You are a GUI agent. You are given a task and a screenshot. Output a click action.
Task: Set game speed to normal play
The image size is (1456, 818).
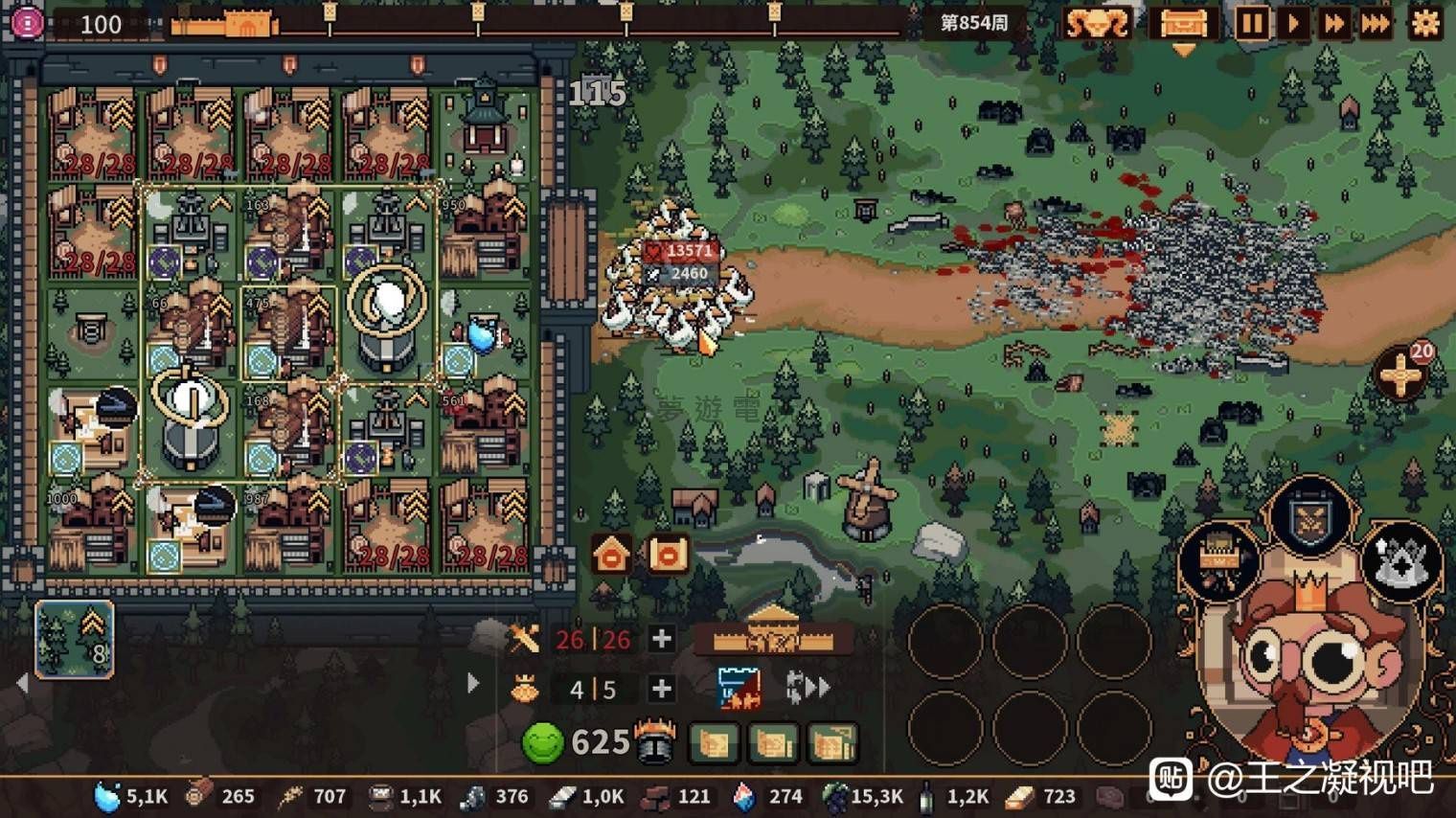tap(1293, 23)
